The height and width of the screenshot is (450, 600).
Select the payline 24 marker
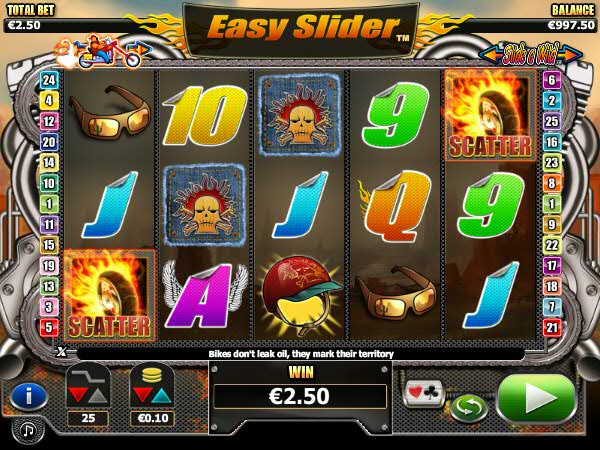coord(46,77)
